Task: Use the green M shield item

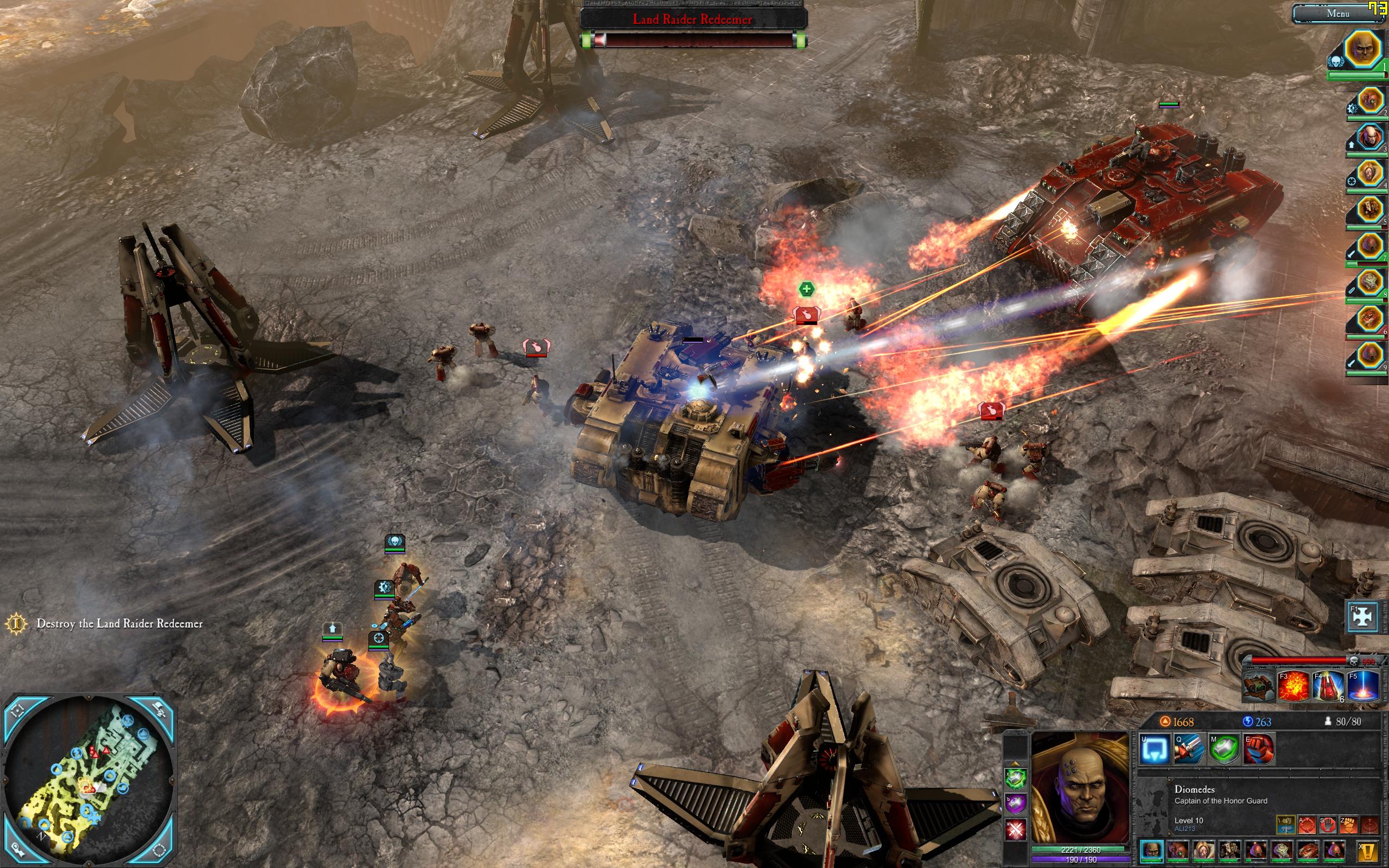Action: 1223,749
